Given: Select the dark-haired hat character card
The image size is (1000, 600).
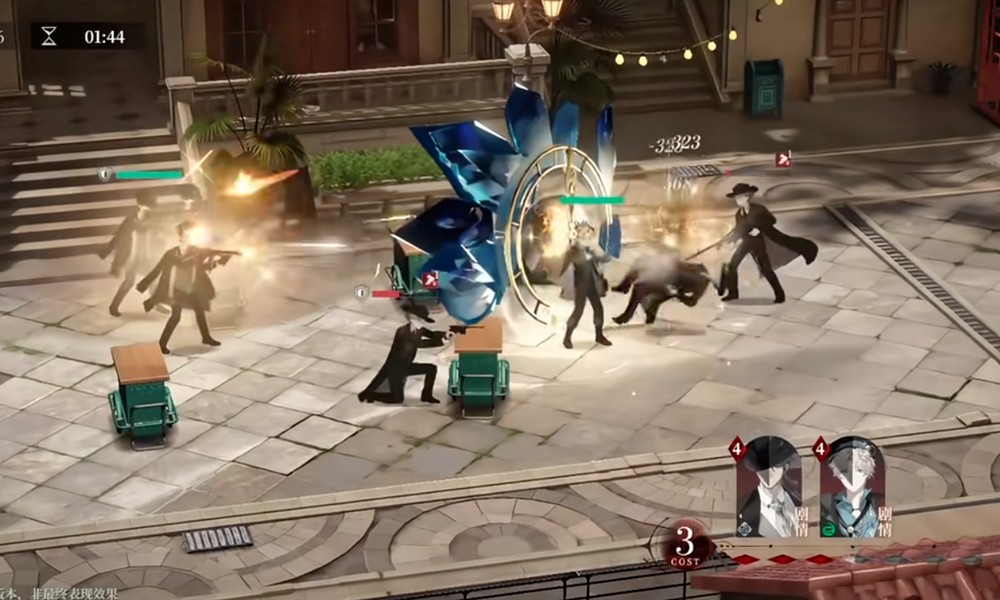Looking at the screenshot, I should (769, 489).
